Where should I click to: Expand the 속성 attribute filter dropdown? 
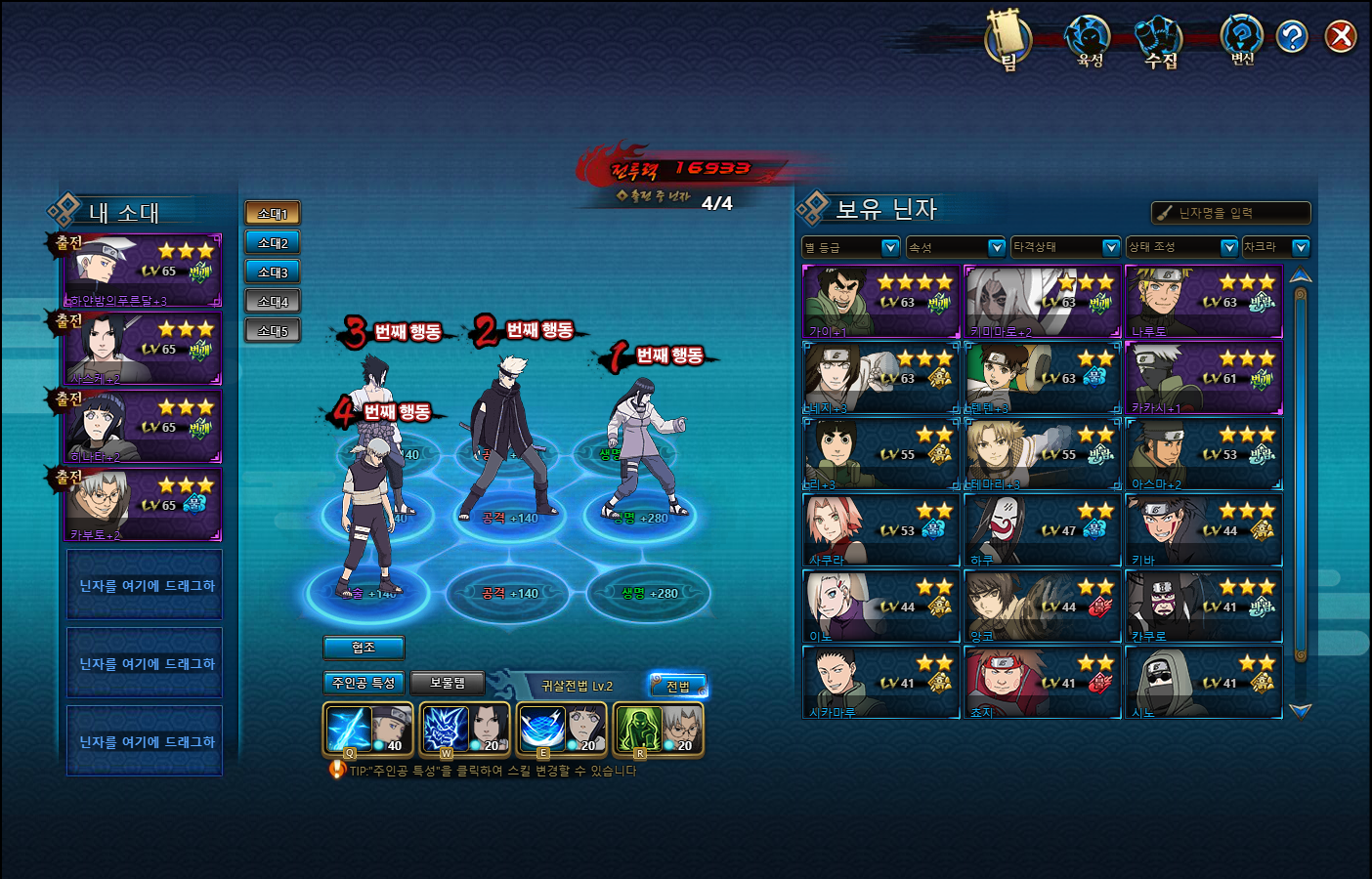(956, 247)
